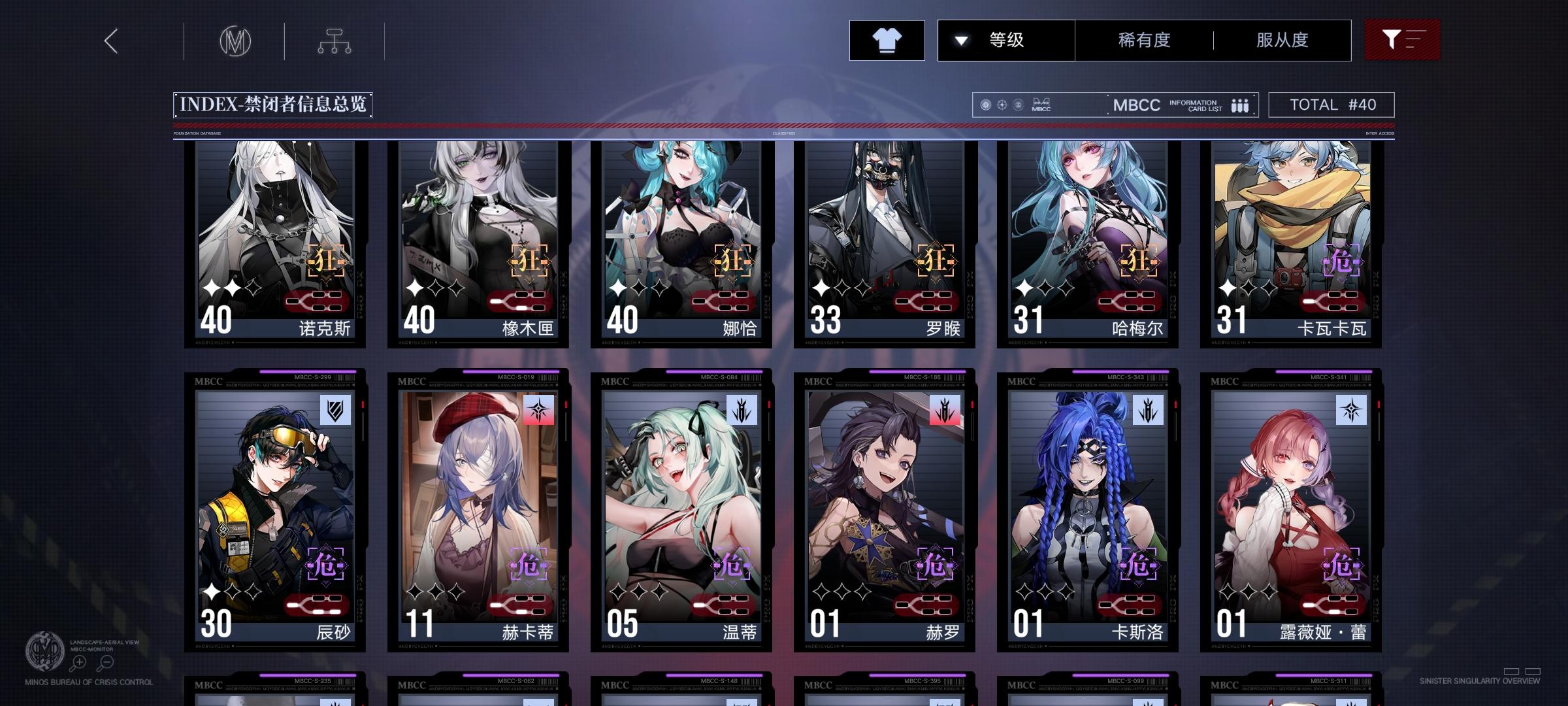1568x706 pixels.
Task: Open the outfit/wardrobe shirt icon
Action: click(887, 40)
